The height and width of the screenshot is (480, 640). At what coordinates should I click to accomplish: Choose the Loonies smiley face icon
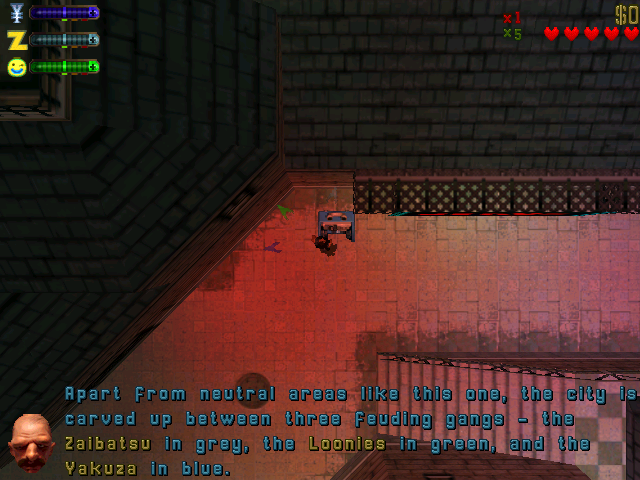(x=16, y=67)
